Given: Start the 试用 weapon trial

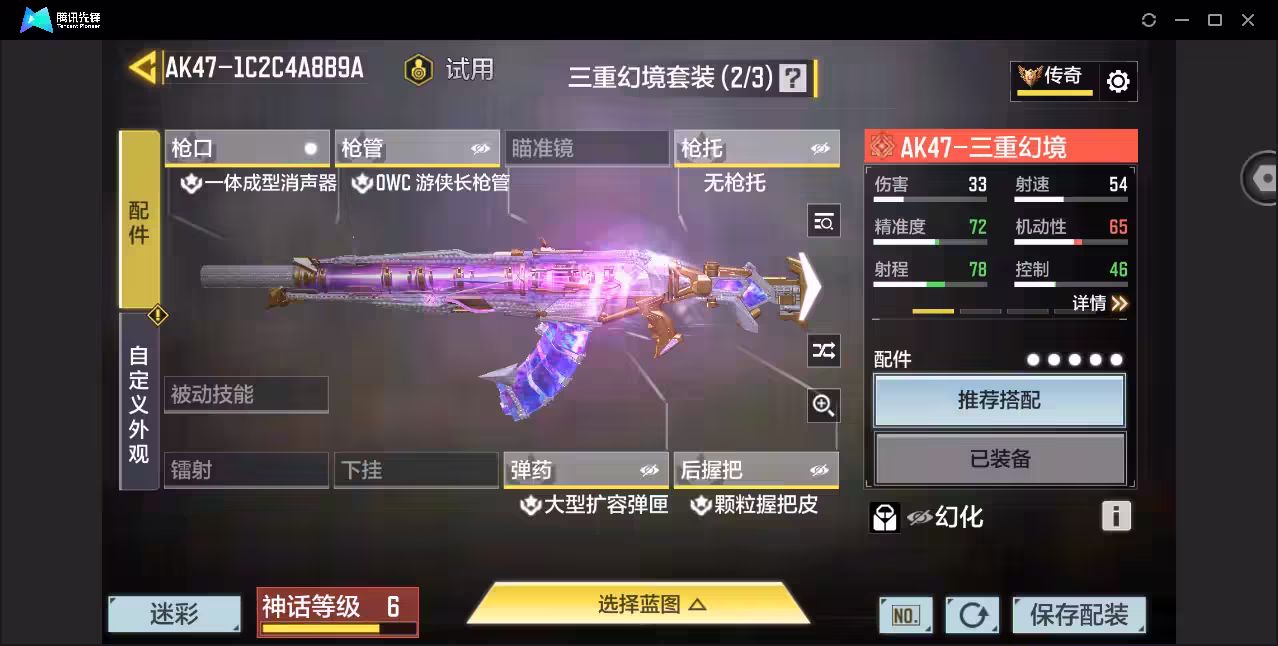Looking at the screenshot, I should click(450, 69).
